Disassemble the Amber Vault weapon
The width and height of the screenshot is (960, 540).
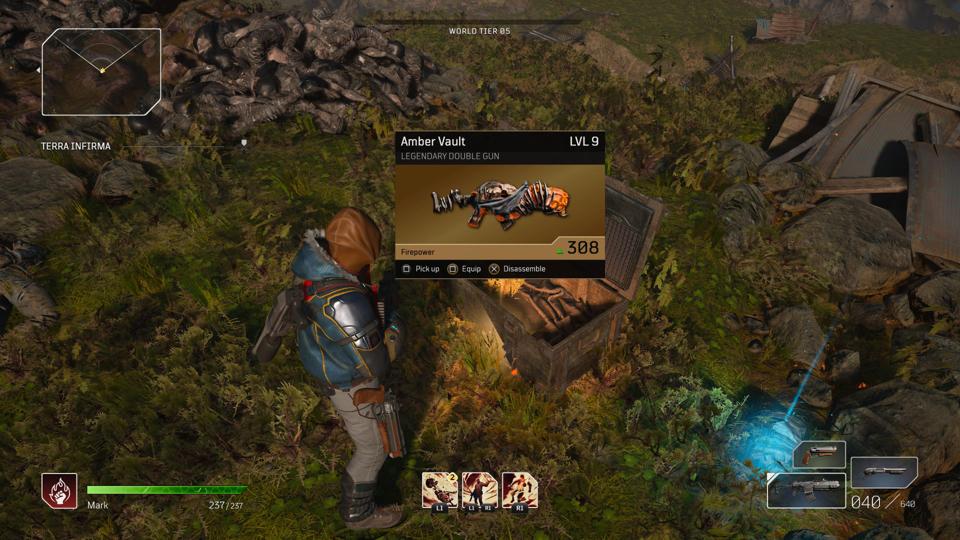coord(517,269)
